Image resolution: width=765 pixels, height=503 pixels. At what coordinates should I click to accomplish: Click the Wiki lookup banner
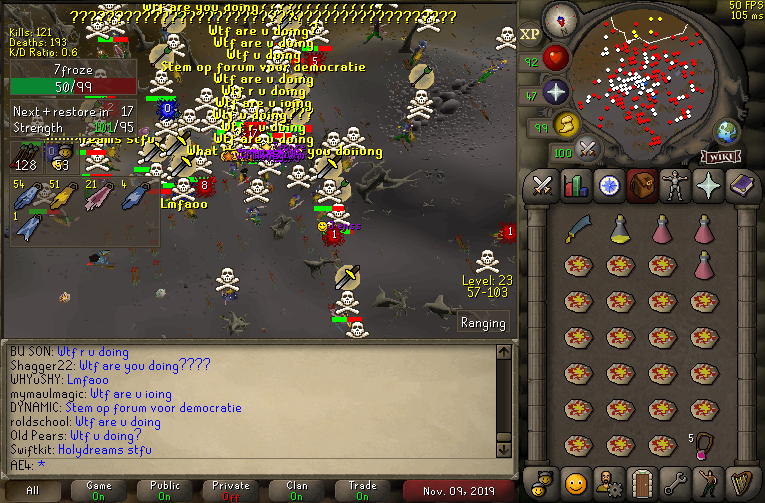(721, 156)
